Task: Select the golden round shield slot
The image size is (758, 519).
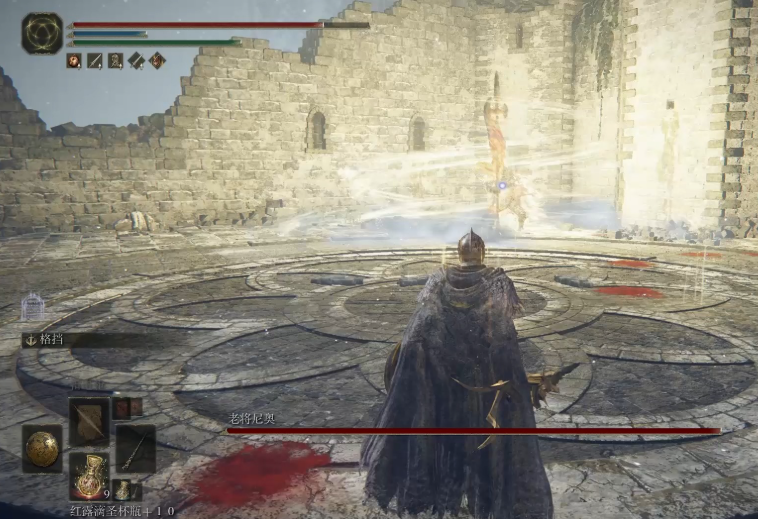Action: (x=42, y=448)
